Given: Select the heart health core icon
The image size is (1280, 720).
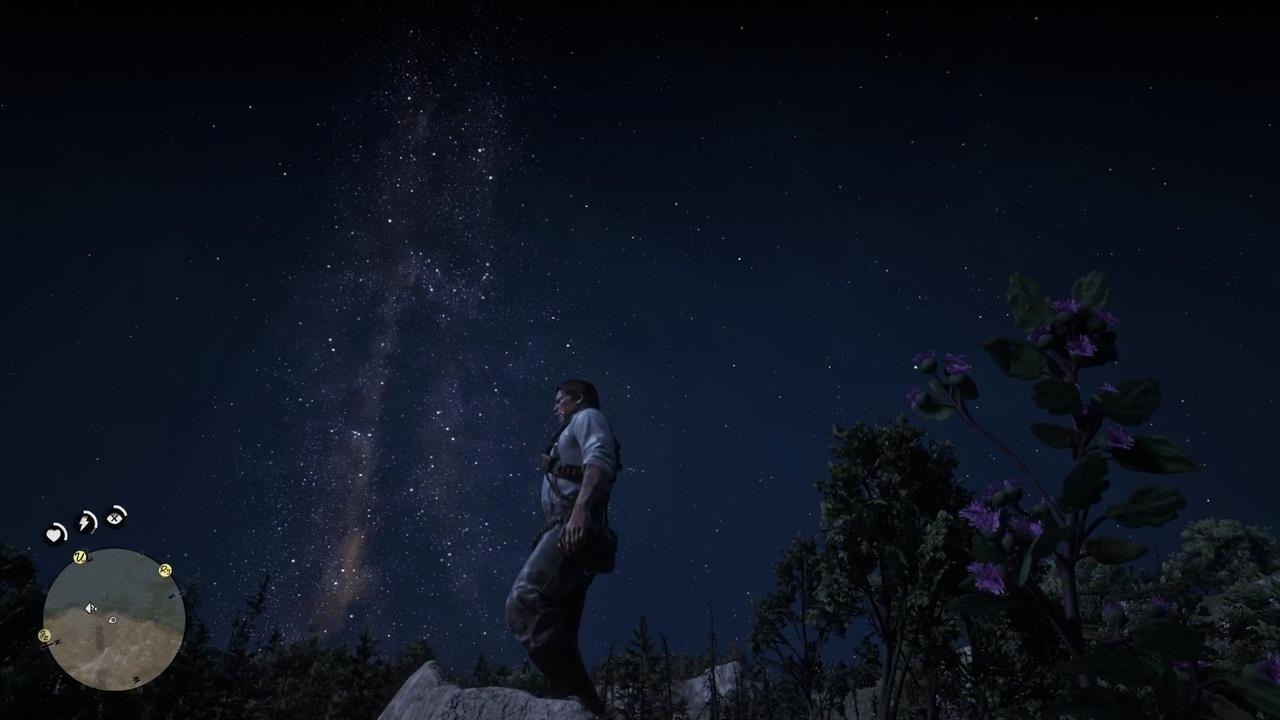Looking at the screenshot, I should pos(55,534).
